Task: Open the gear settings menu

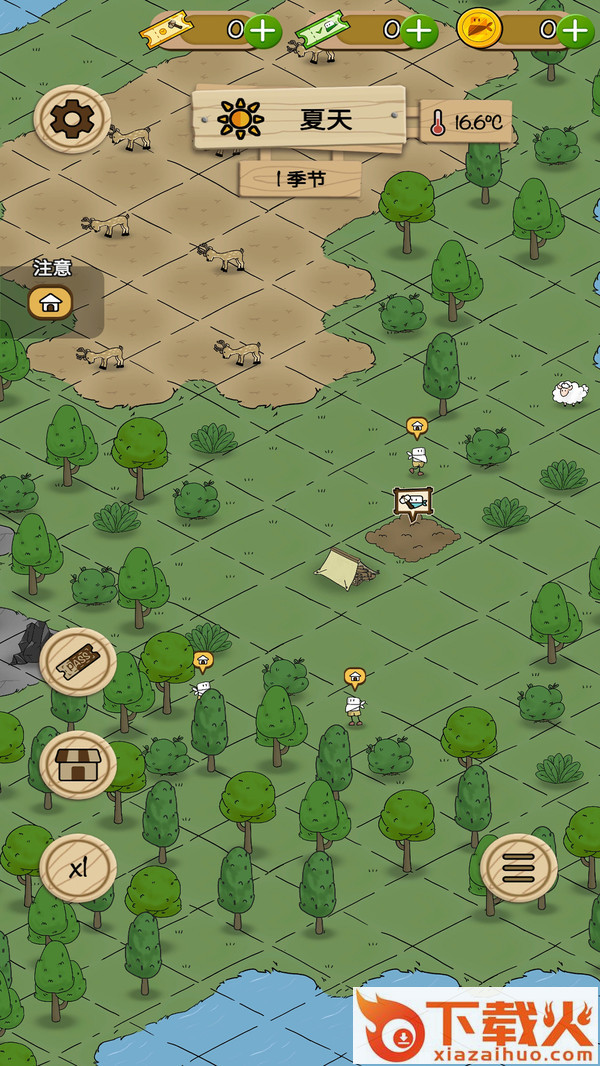Action: pos(71,120)
